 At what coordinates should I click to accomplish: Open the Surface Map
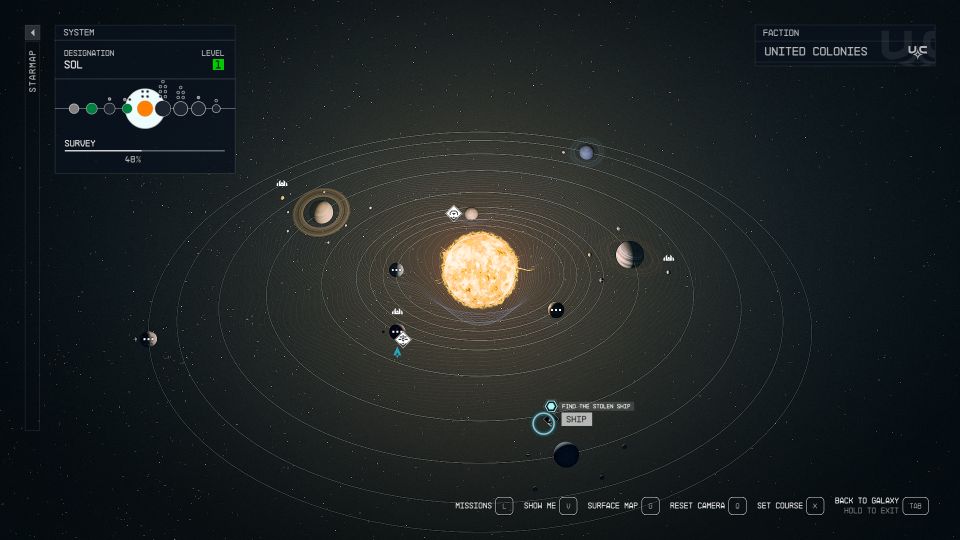pos(650,506)
